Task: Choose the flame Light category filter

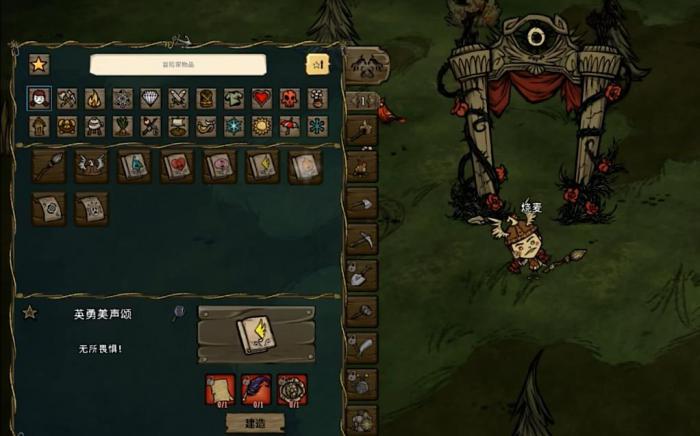Action: pyautogui.click(x=94, y=98)
